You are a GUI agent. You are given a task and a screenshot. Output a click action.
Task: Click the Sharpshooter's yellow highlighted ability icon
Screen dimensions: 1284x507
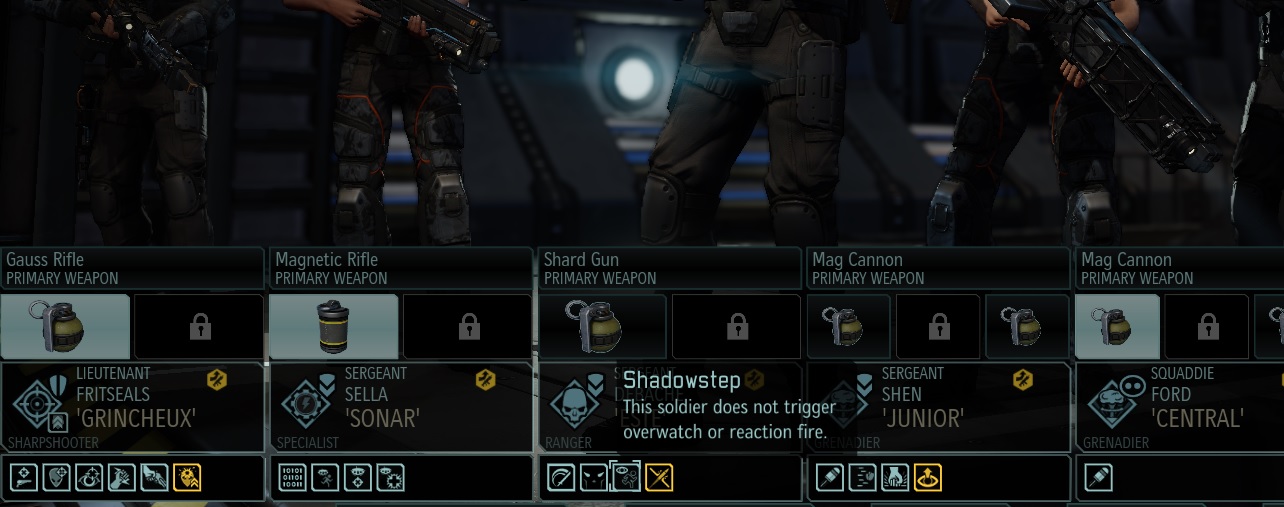(x=187, y=478)
